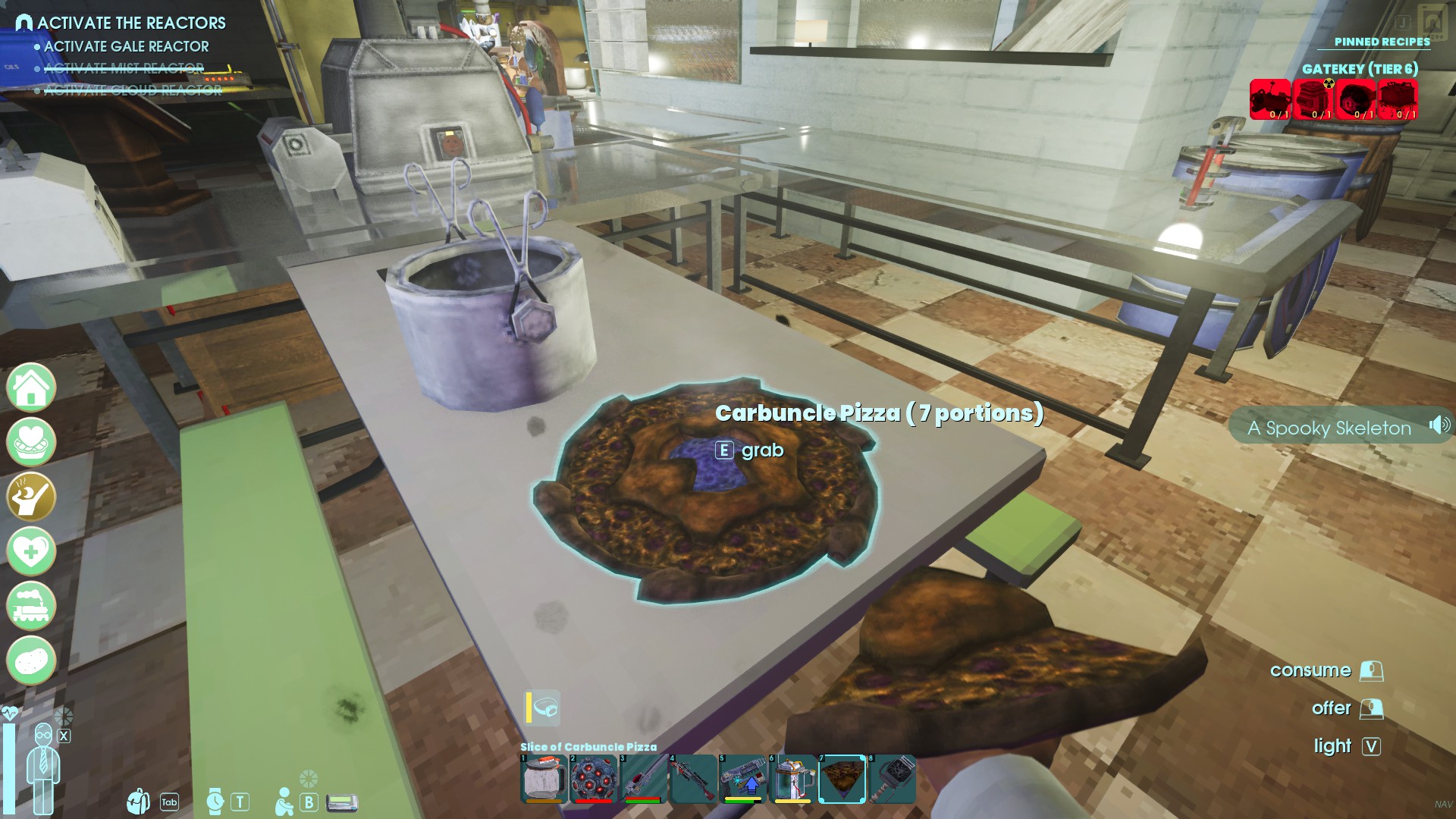This screenshot has height=819, width=1456.
Task: Select the blue-arrow upgraded gun slot
Action: (x=742, y=779)
